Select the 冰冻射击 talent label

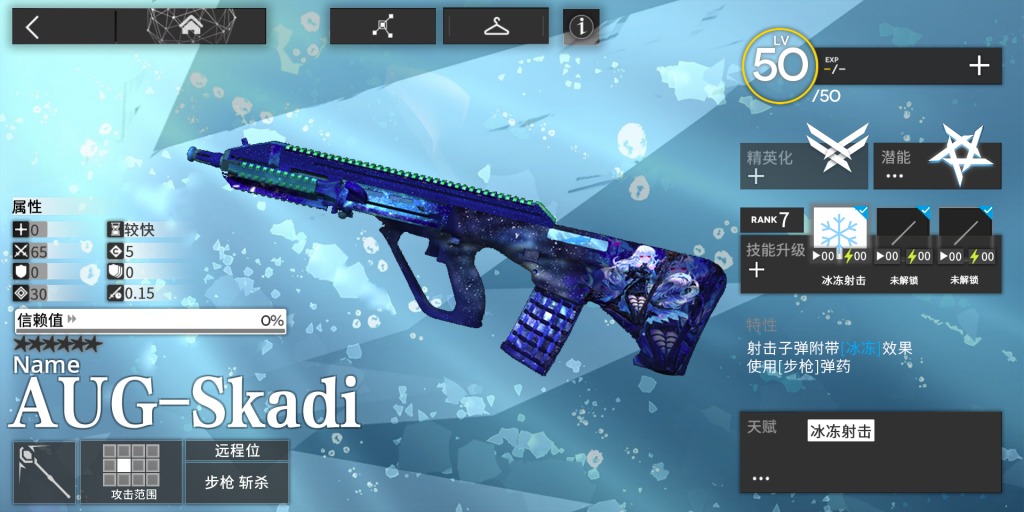(x=840, y=431)
